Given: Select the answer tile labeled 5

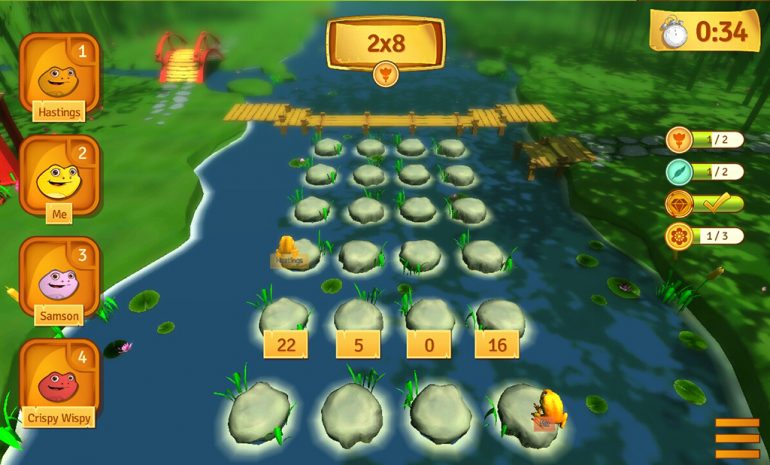Looking at the screenshot, I should (356, 344).
